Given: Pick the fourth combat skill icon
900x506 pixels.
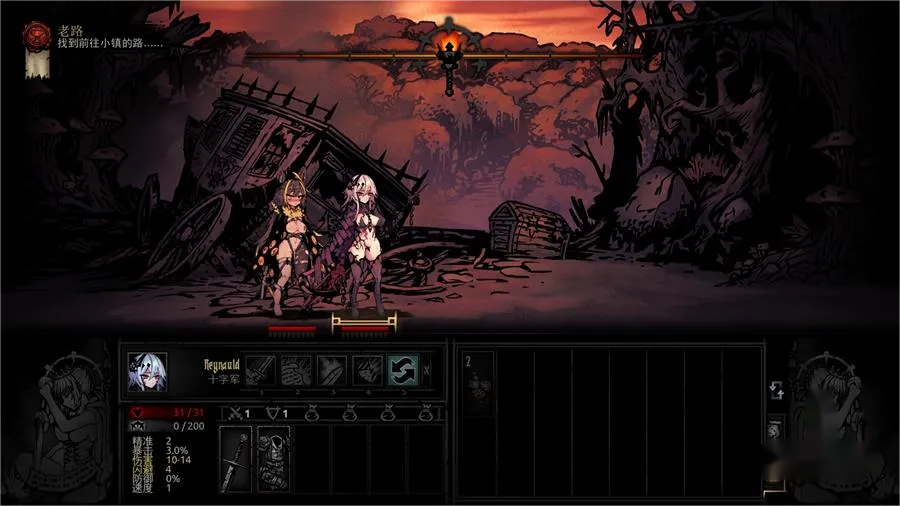Looking at the screenshot, I should click(367, 370).
